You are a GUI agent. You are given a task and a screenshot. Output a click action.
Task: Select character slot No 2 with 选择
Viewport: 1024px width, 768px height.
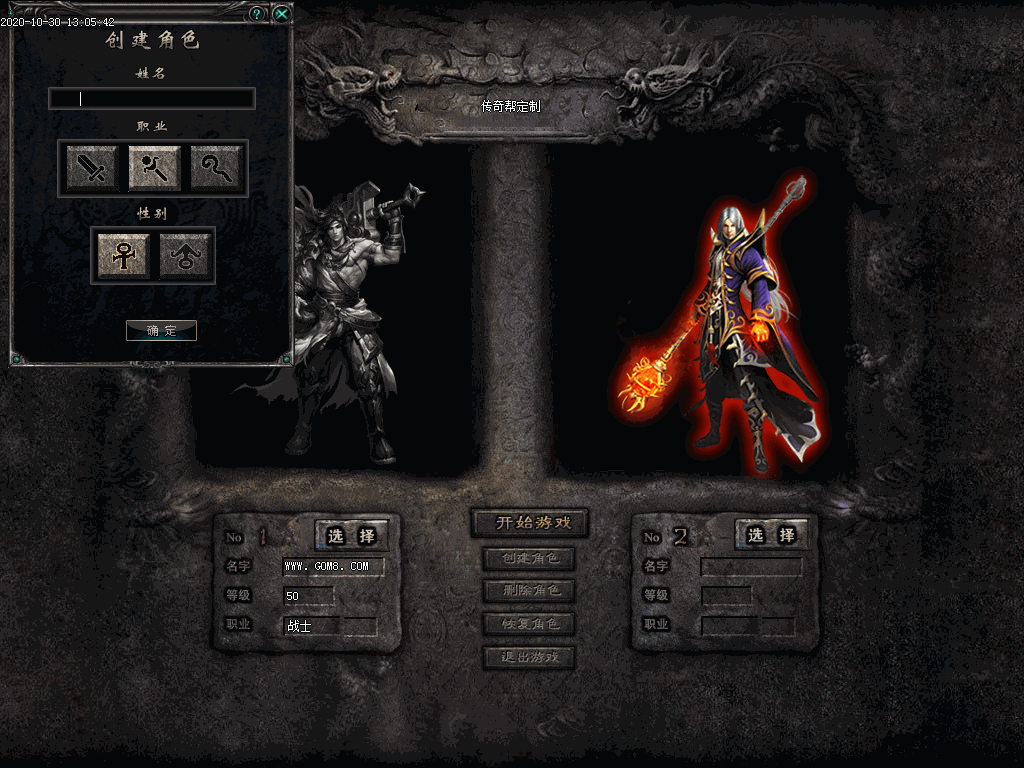(771, 535)
